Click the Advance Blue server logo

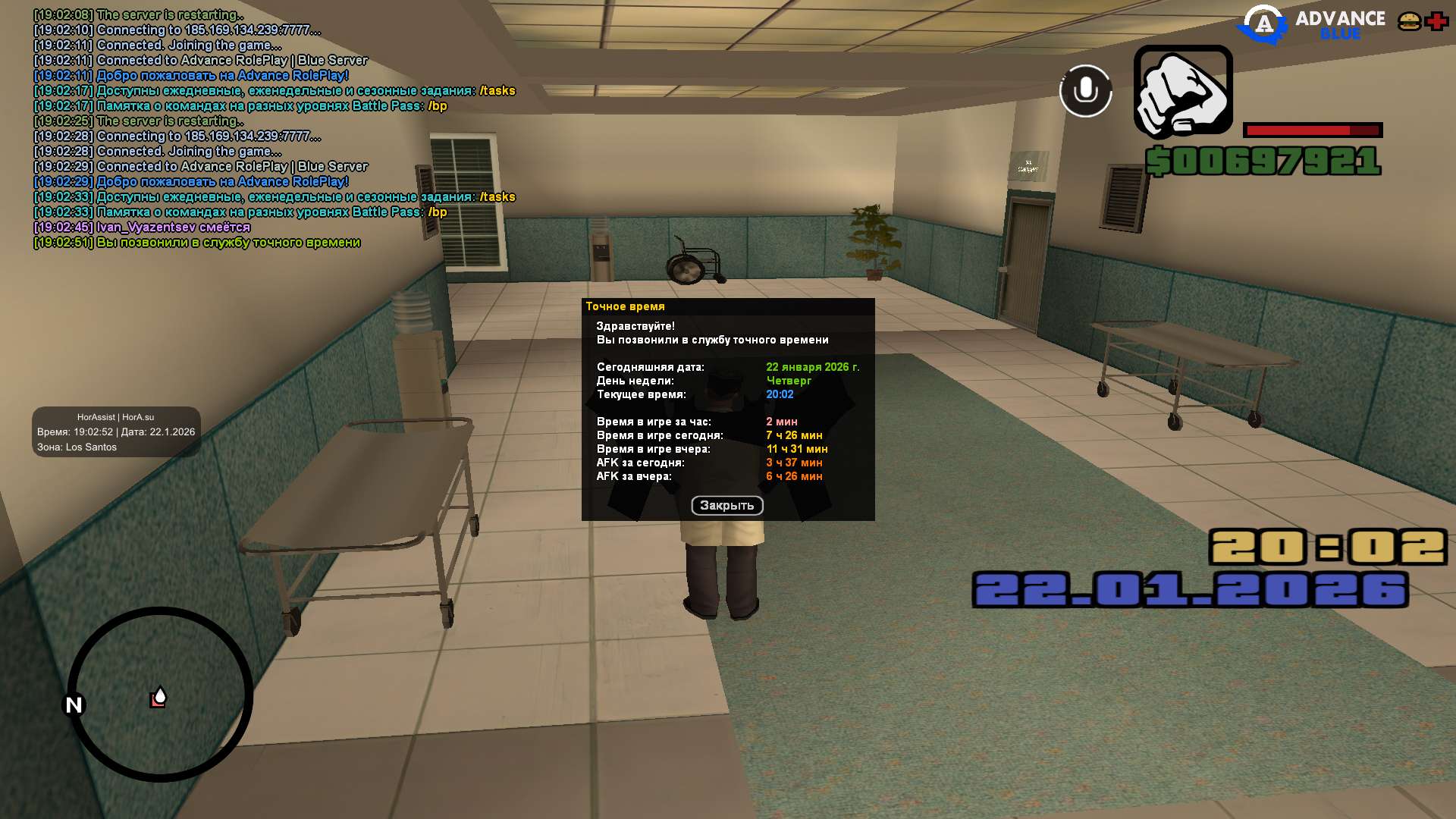[x=1312, y=24]
